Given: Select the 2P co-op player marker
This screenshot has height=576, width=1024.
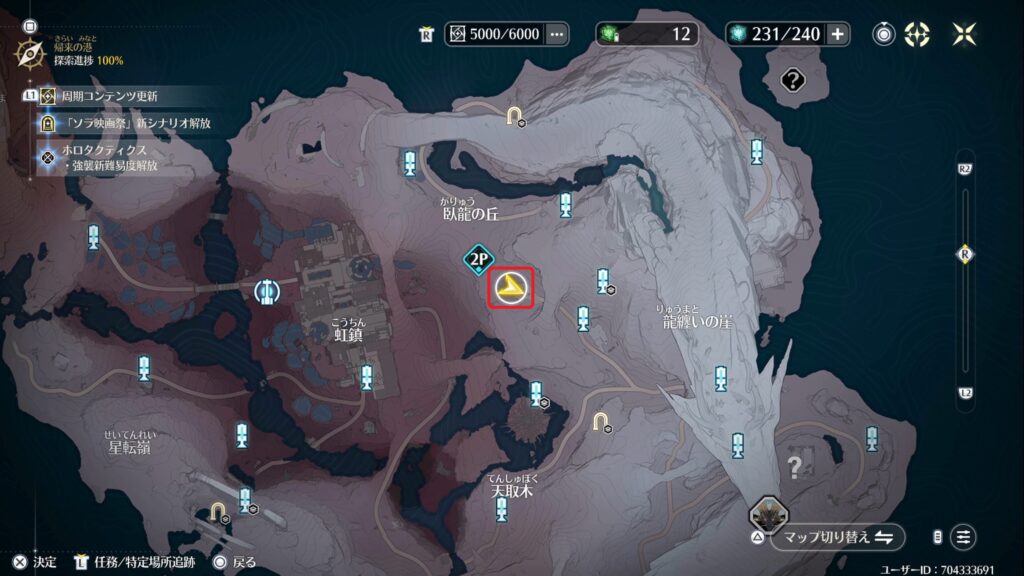Looking at the screenshot, I should [x=480, y=260].
